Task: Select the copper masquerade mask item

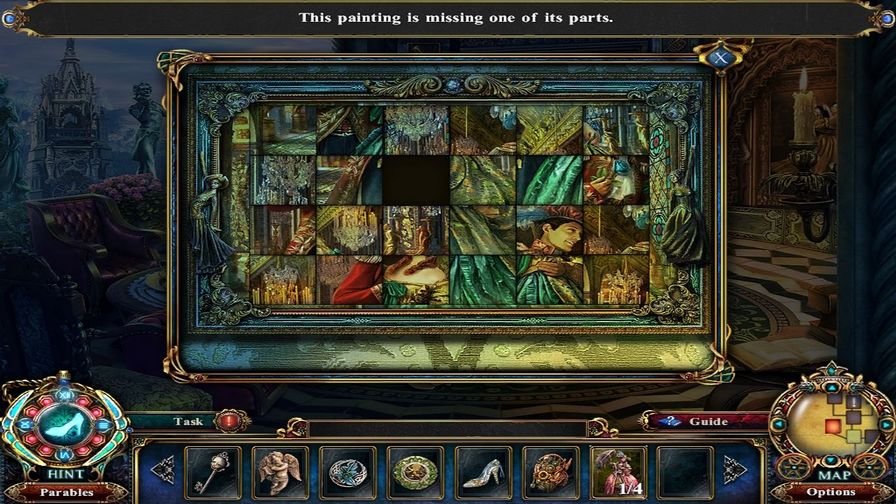Action: tap(550, 473)
